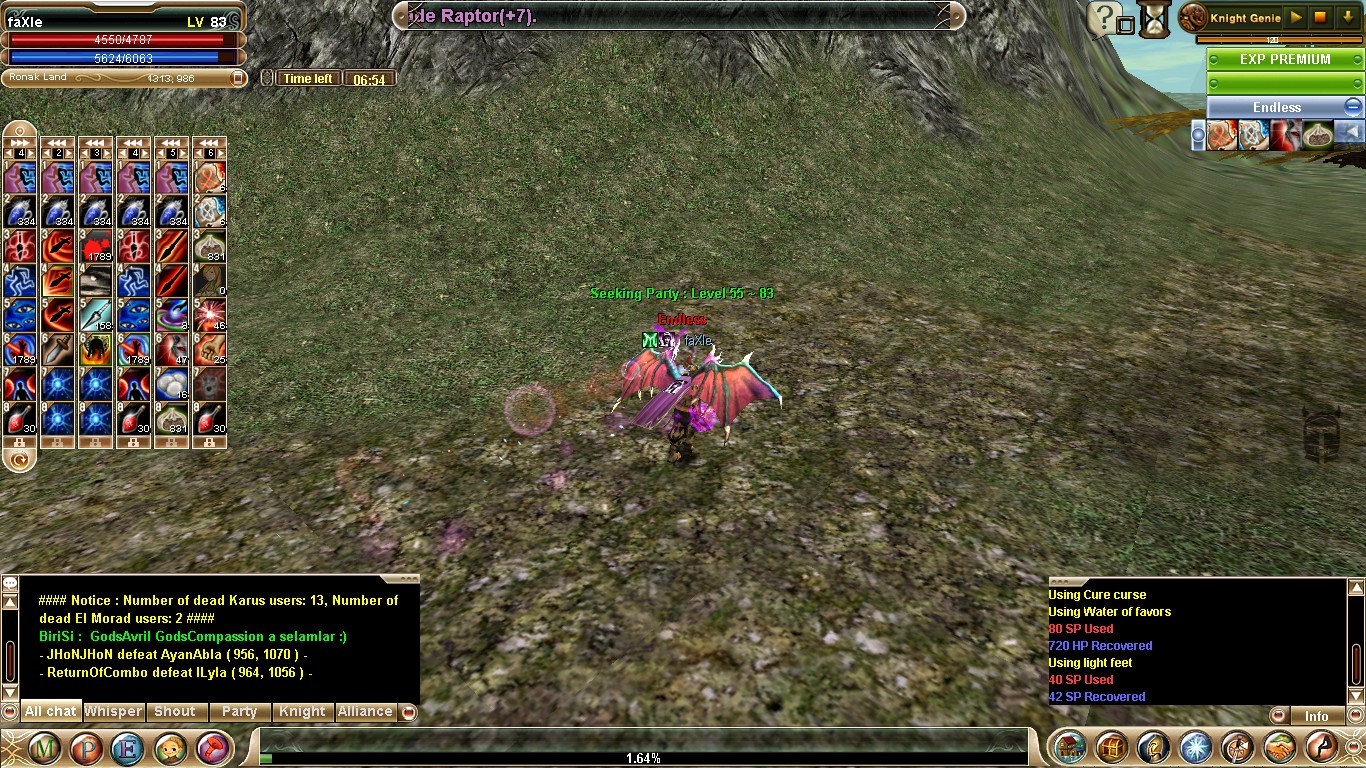Start the Knight Genie with play button

point(1296,18)
